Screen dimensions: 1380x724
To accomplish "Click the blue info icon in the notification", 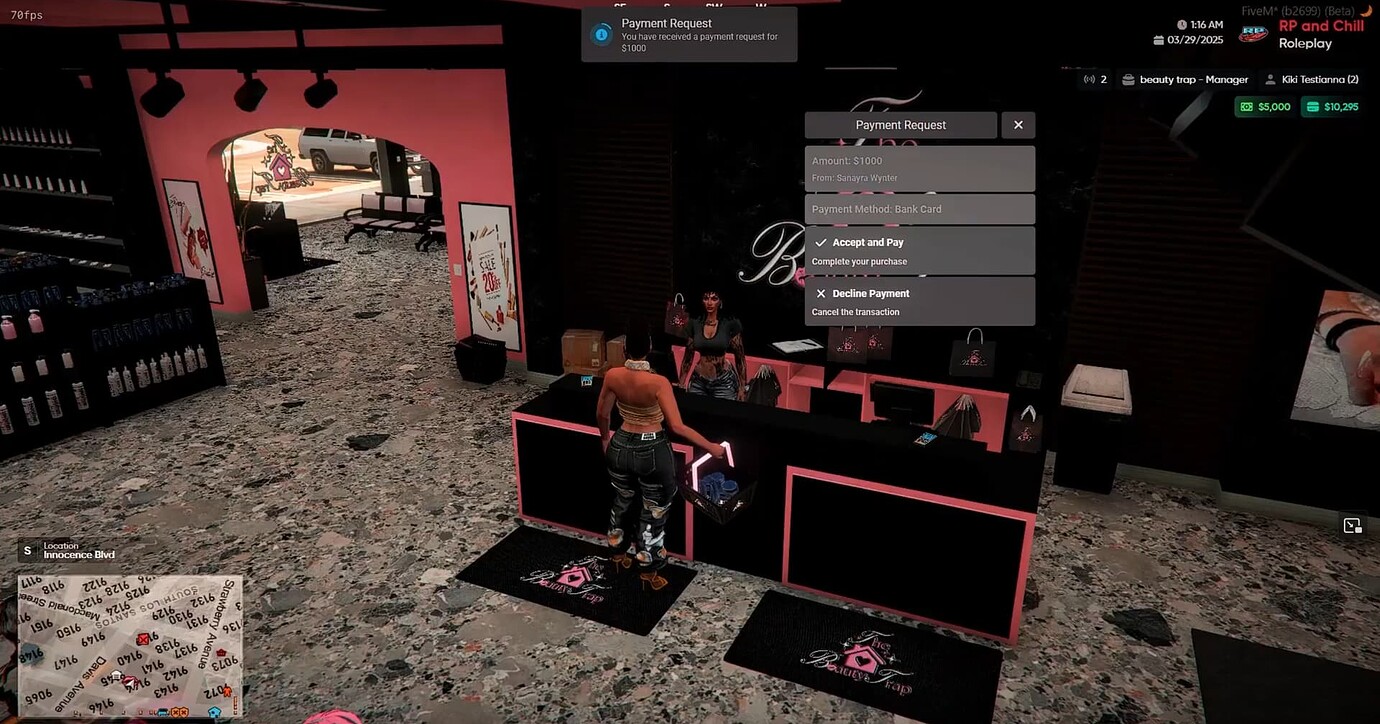I will click(599, 33).
